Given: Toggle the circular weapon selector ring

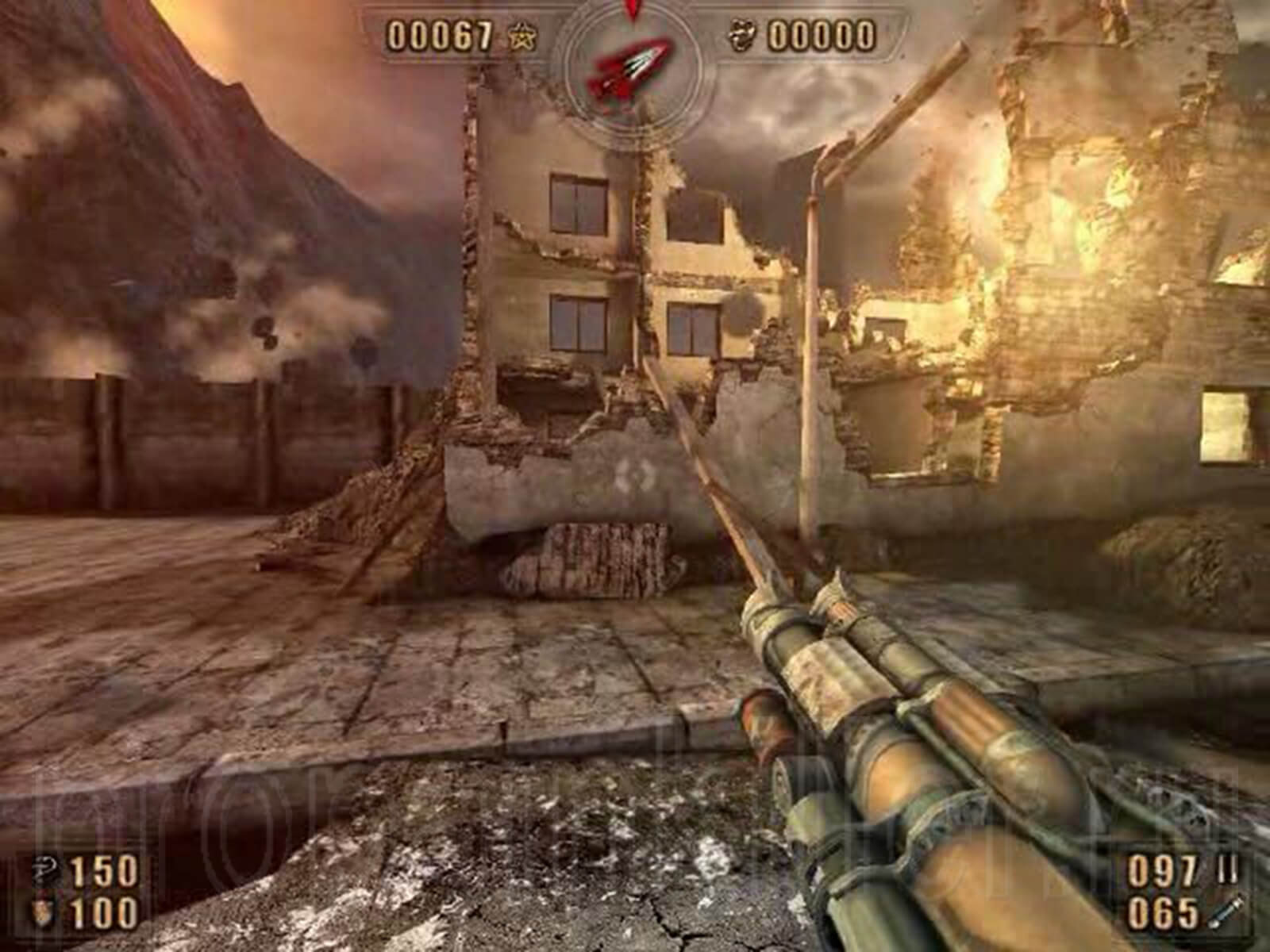Looking at the screenshot, I should click(x=631, y=71).
